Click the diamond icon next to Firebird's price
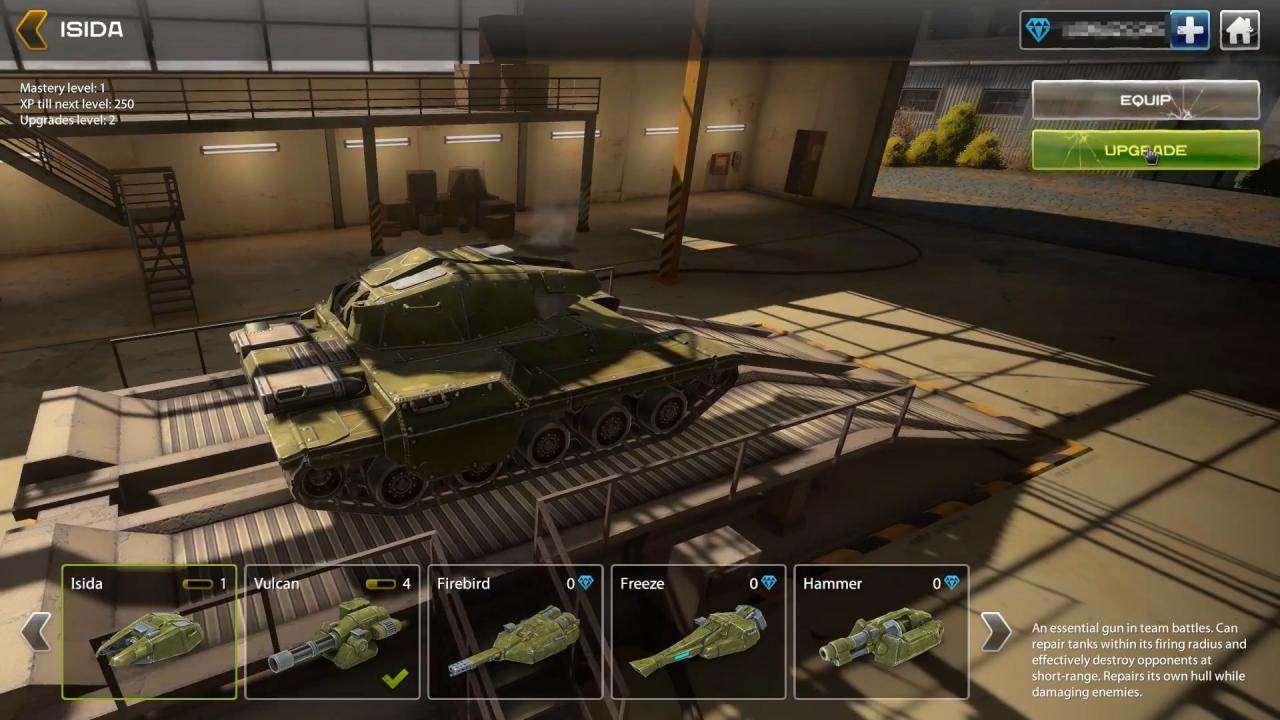 pyautogui.click(x=584, y=583)
